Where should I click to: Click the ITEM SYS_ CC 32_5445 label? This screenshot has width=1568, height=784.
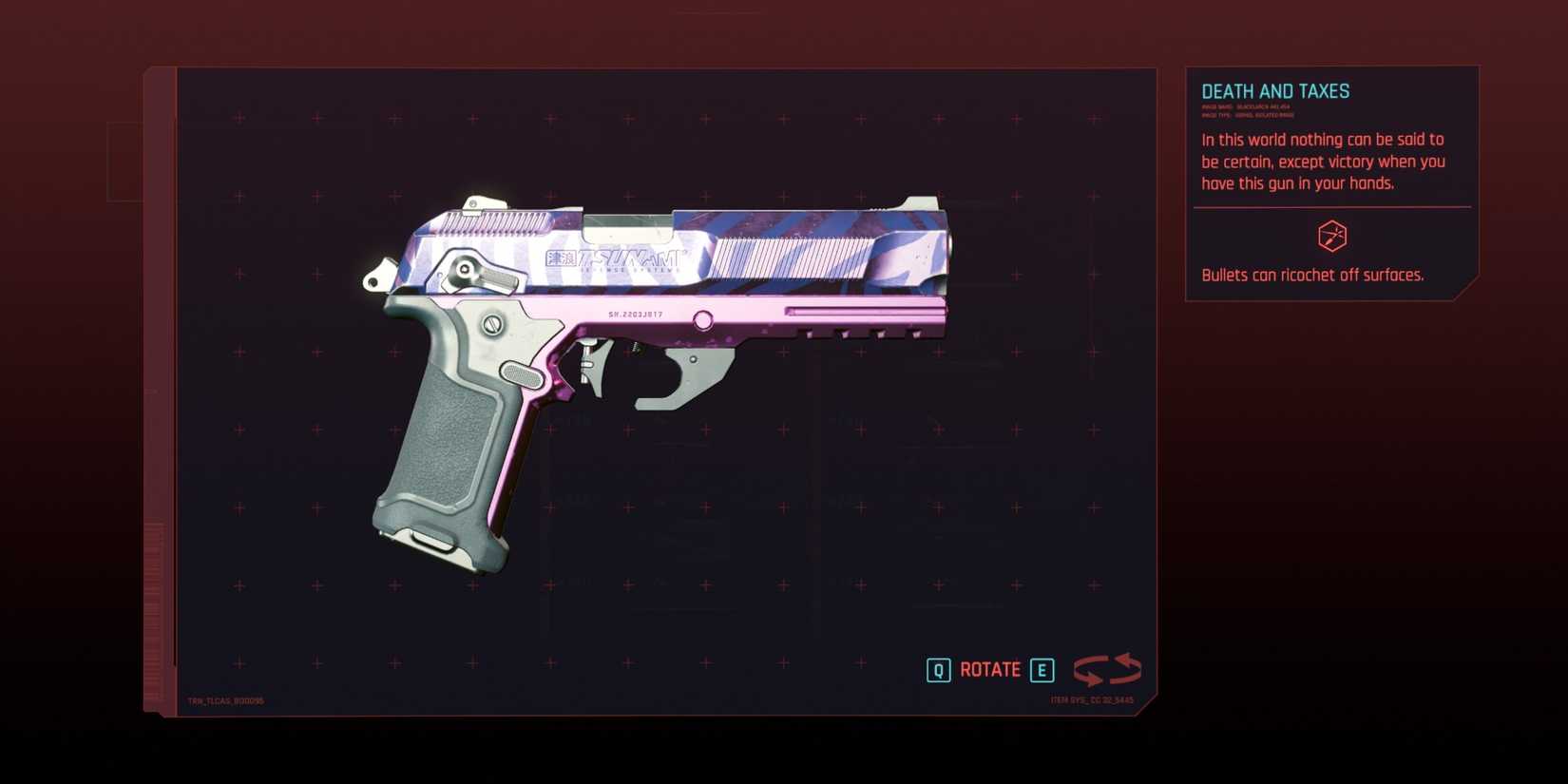pos(1093,698)
